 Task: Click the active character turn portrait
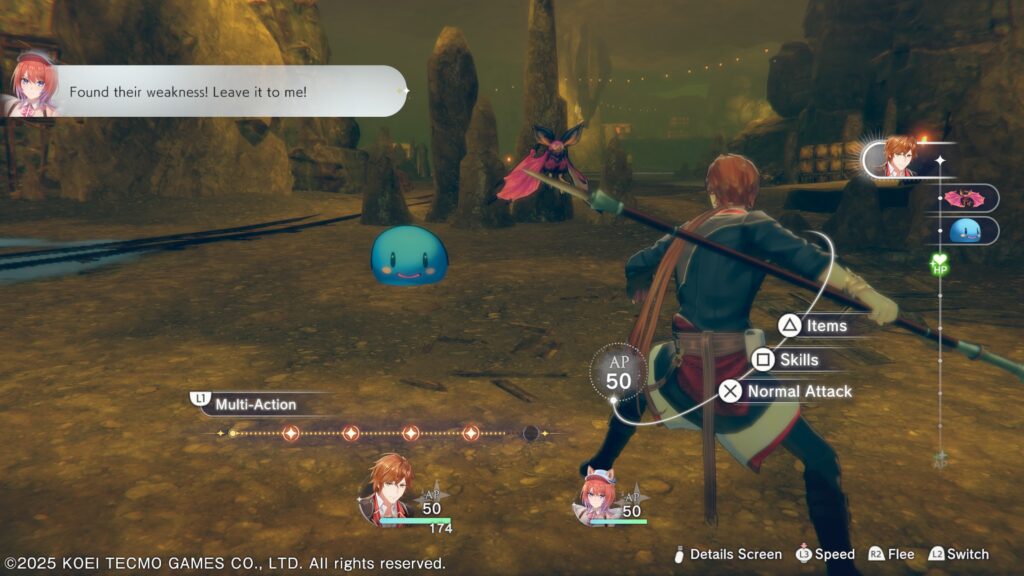point(899,157)
